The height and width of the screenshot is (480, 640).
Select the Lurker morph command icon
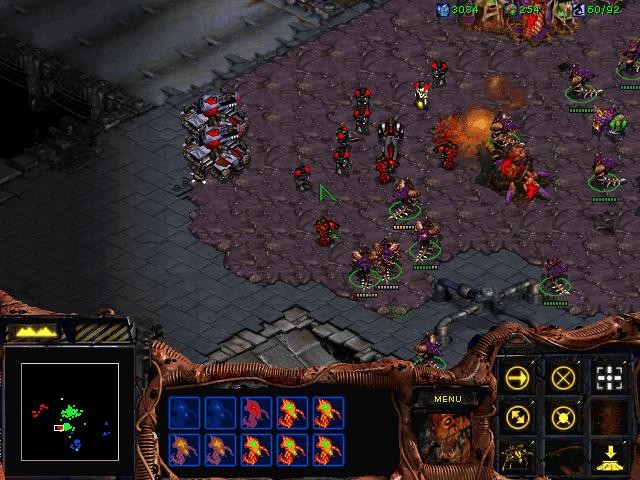point(517,457)
